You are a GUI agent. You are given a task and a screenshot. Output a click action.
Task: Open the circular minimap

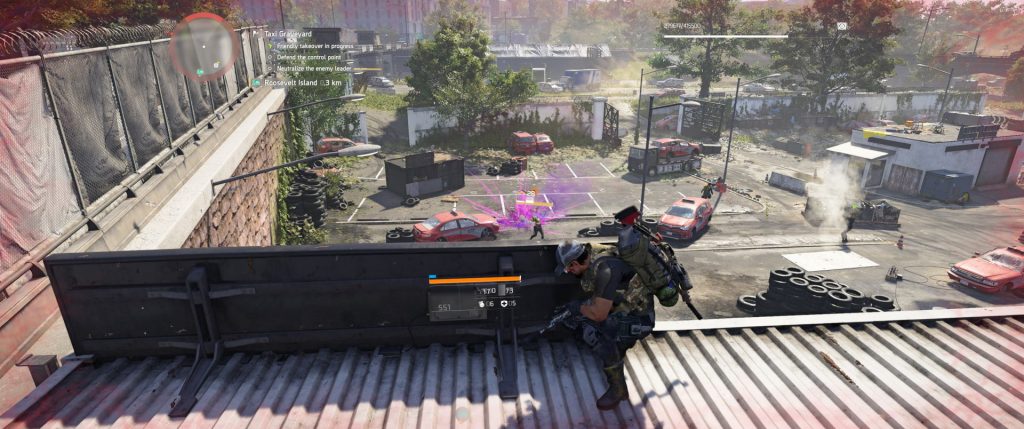point(203,45)
